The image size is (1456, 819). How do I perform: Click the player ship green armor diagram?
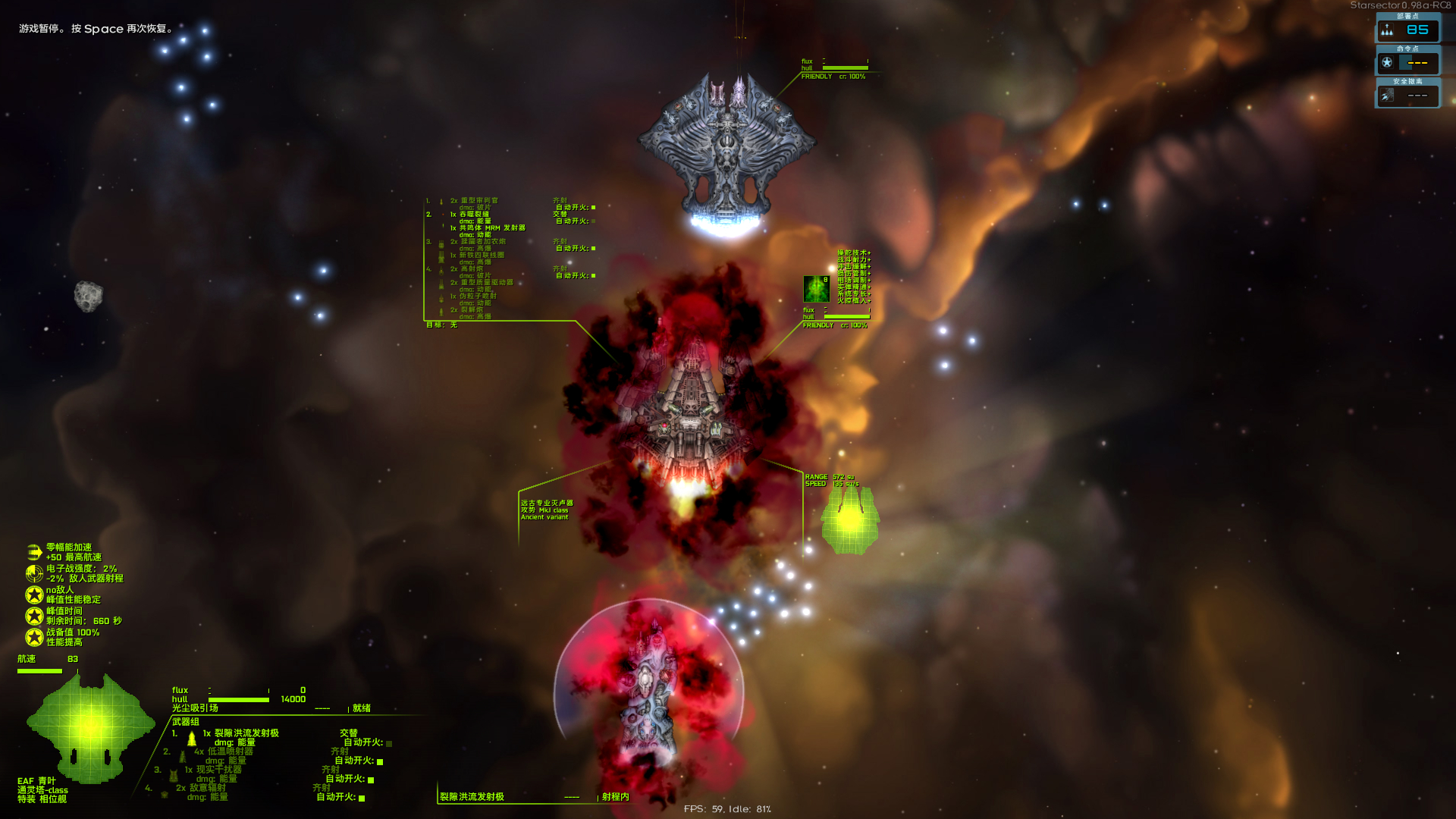coord(90,726)
